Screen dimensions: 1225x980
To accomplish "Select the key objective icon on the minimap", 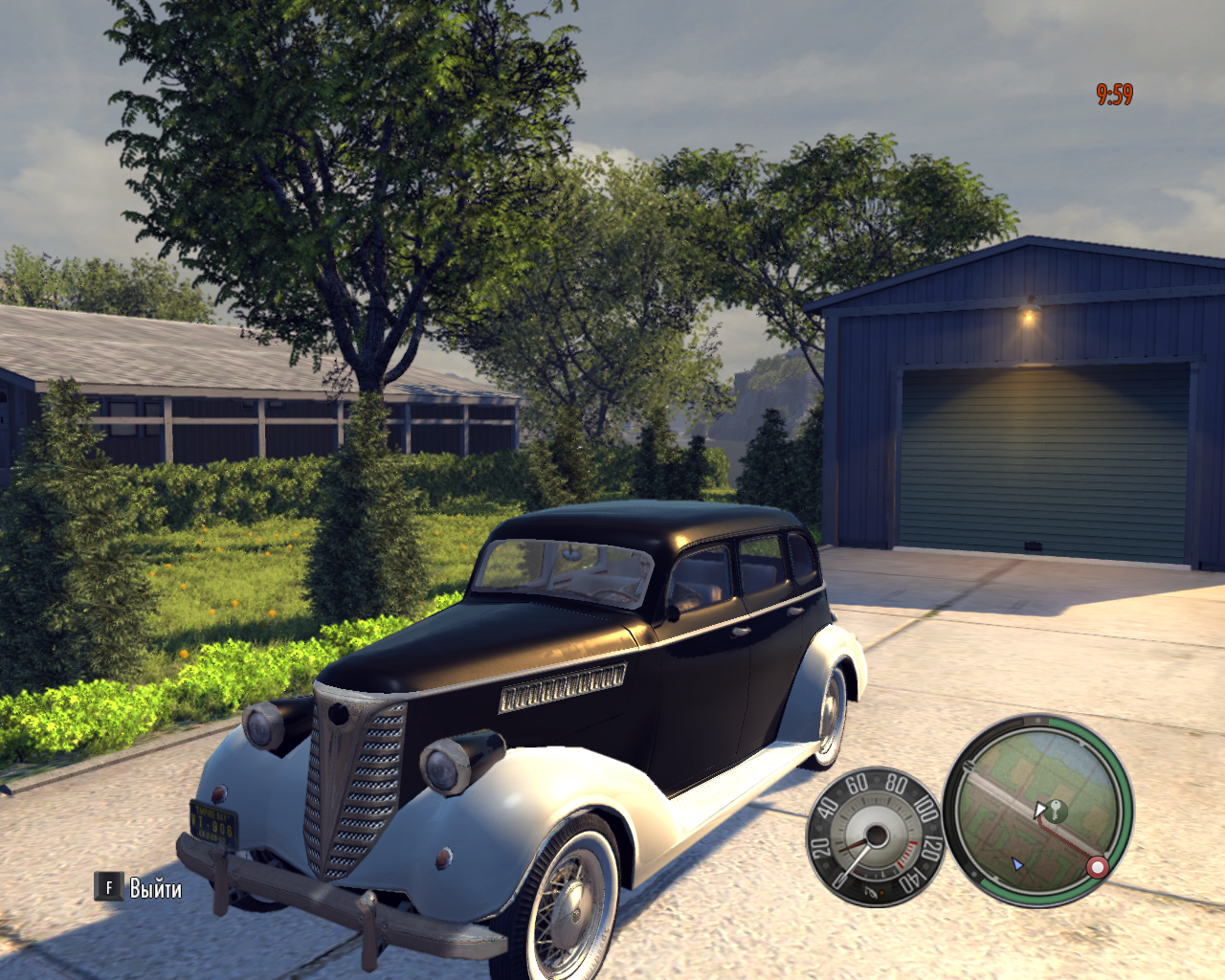I will pyautogui.click(x=1055, y=811).
